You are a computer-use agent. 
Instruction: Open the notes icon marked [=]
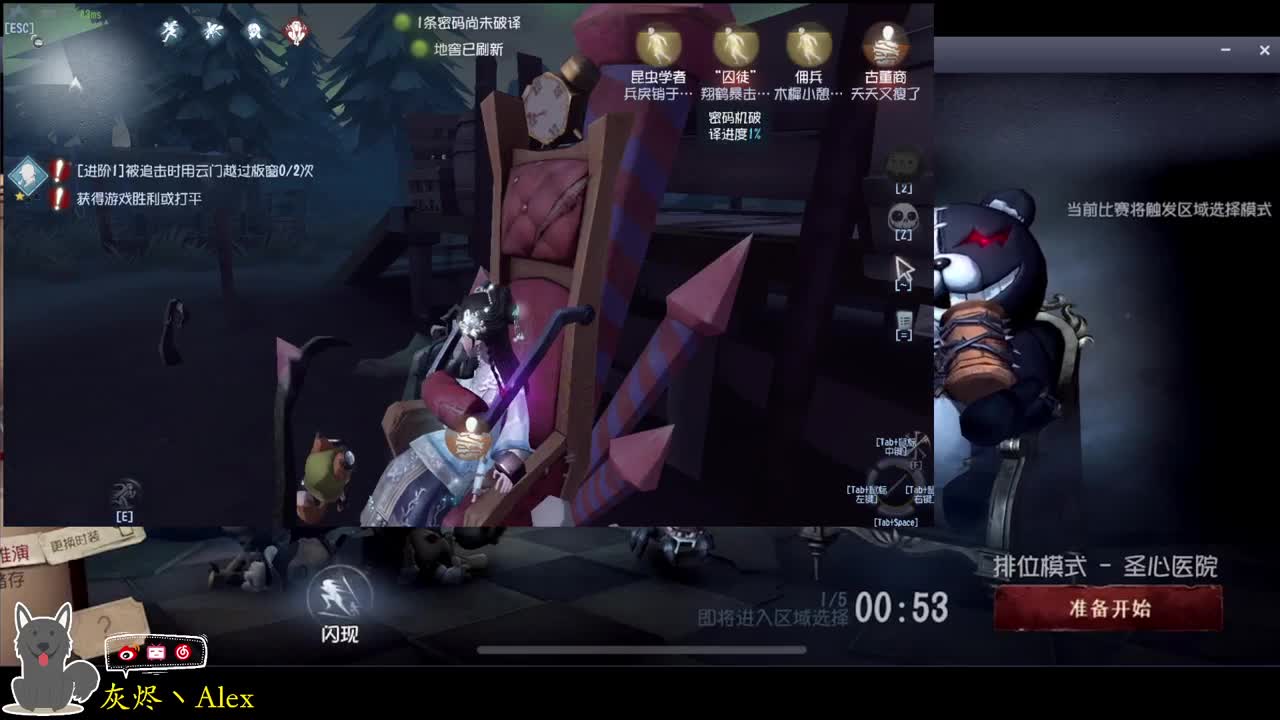[903, 320]
